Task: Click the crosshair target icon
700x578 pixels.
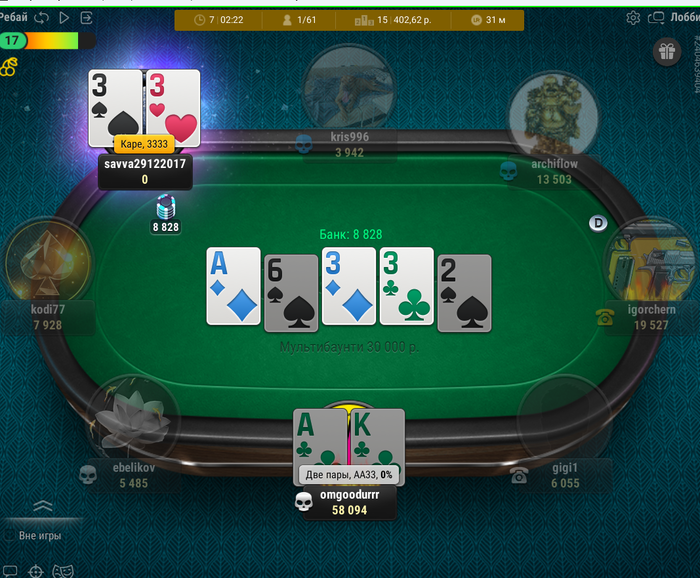Action: pos(36,571)
